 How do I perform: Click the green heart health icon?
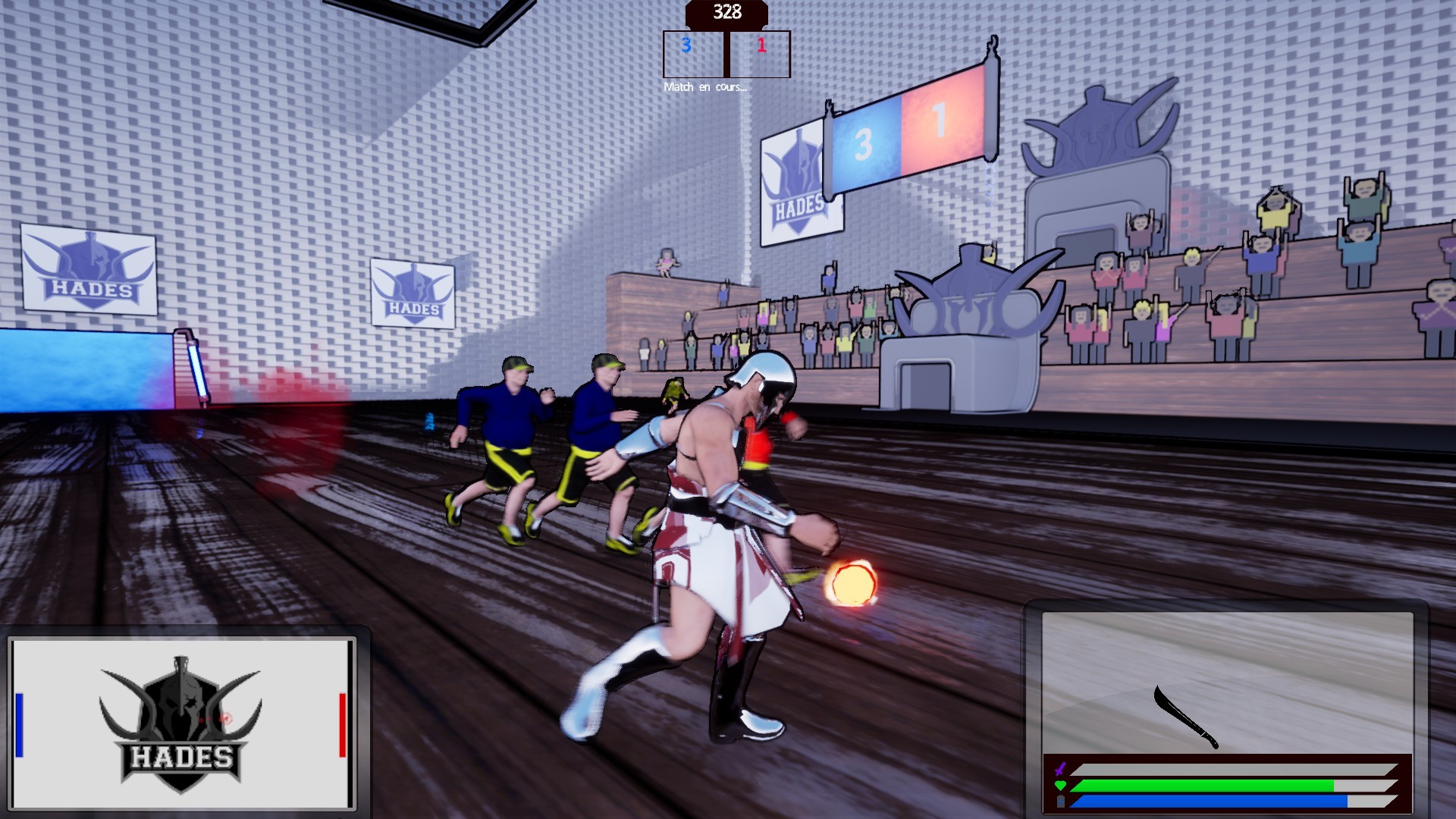1059,786
